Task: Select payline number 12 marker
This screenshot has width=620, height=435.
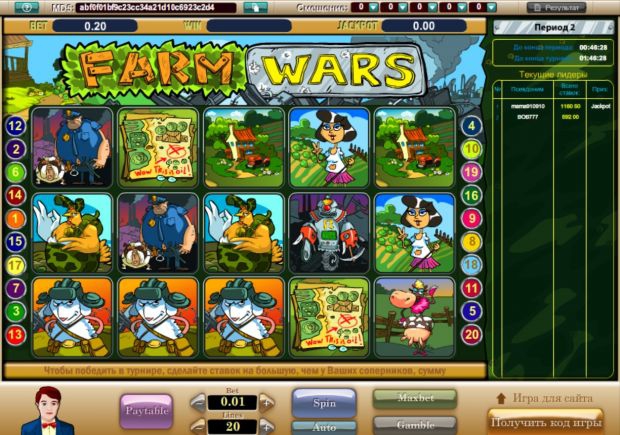Action: (x=15, y=127)
